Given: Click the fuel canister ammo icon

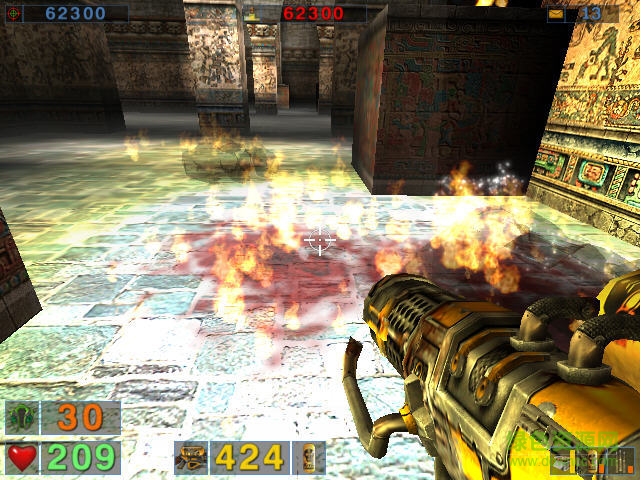Looking at the screenshot, I should [309, 458].
